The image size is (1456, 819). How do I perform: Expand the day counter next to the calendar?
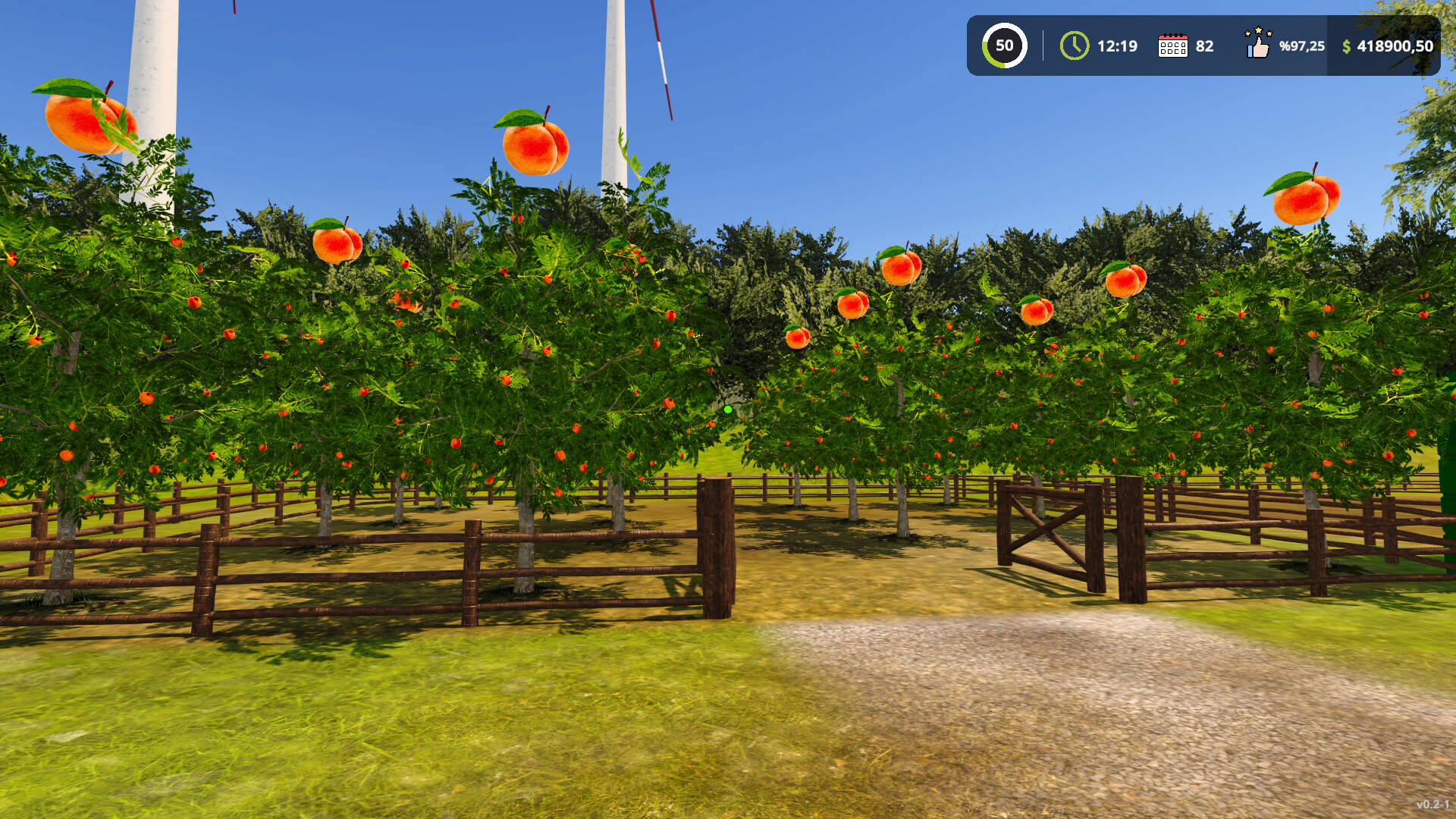tap(1203, 45)
